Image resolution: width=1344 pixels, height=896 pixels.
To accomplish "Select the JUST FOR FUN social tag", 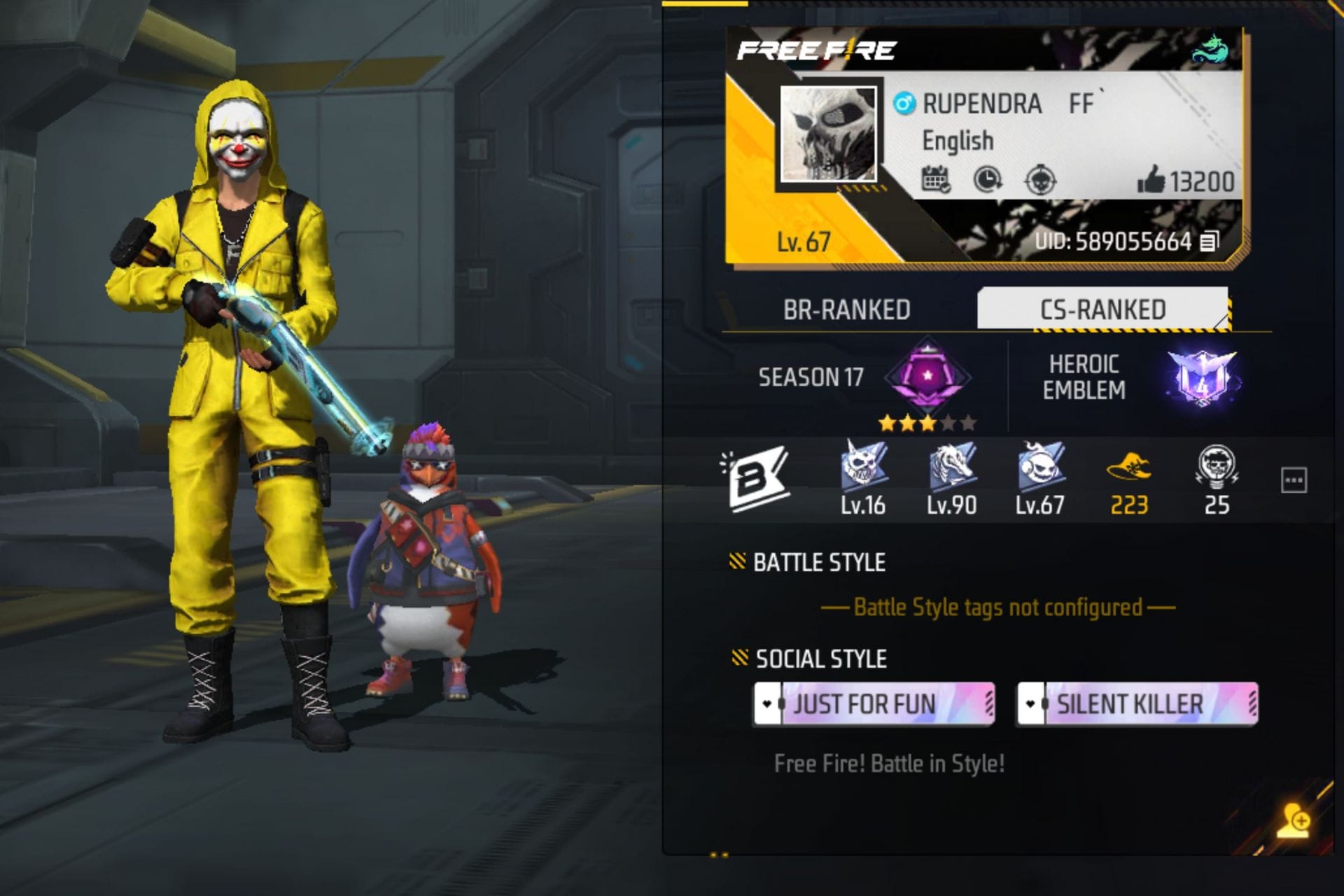I will [871, 704].
